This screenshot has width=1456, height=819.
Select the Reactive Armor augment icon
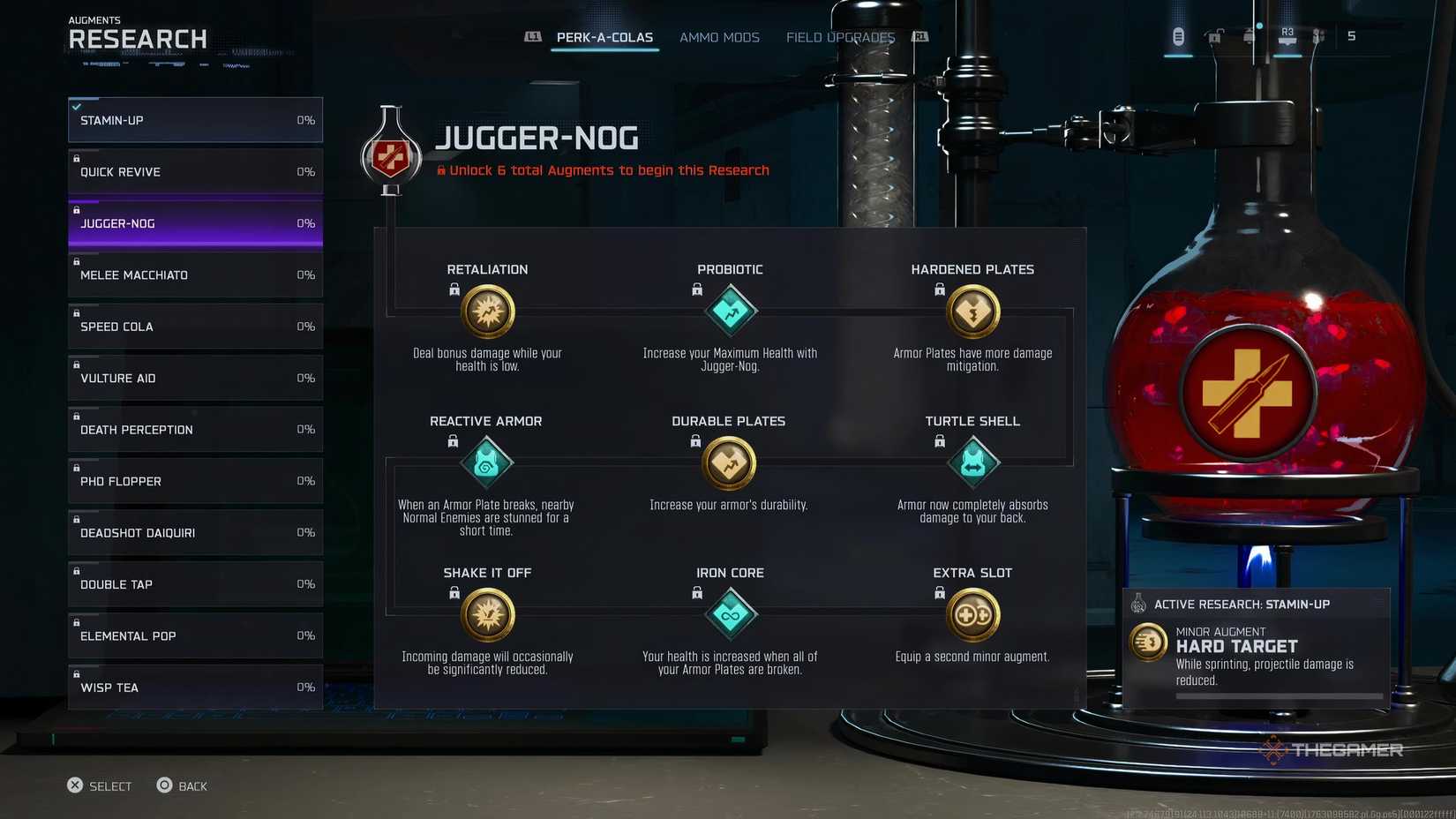(486, 462)
